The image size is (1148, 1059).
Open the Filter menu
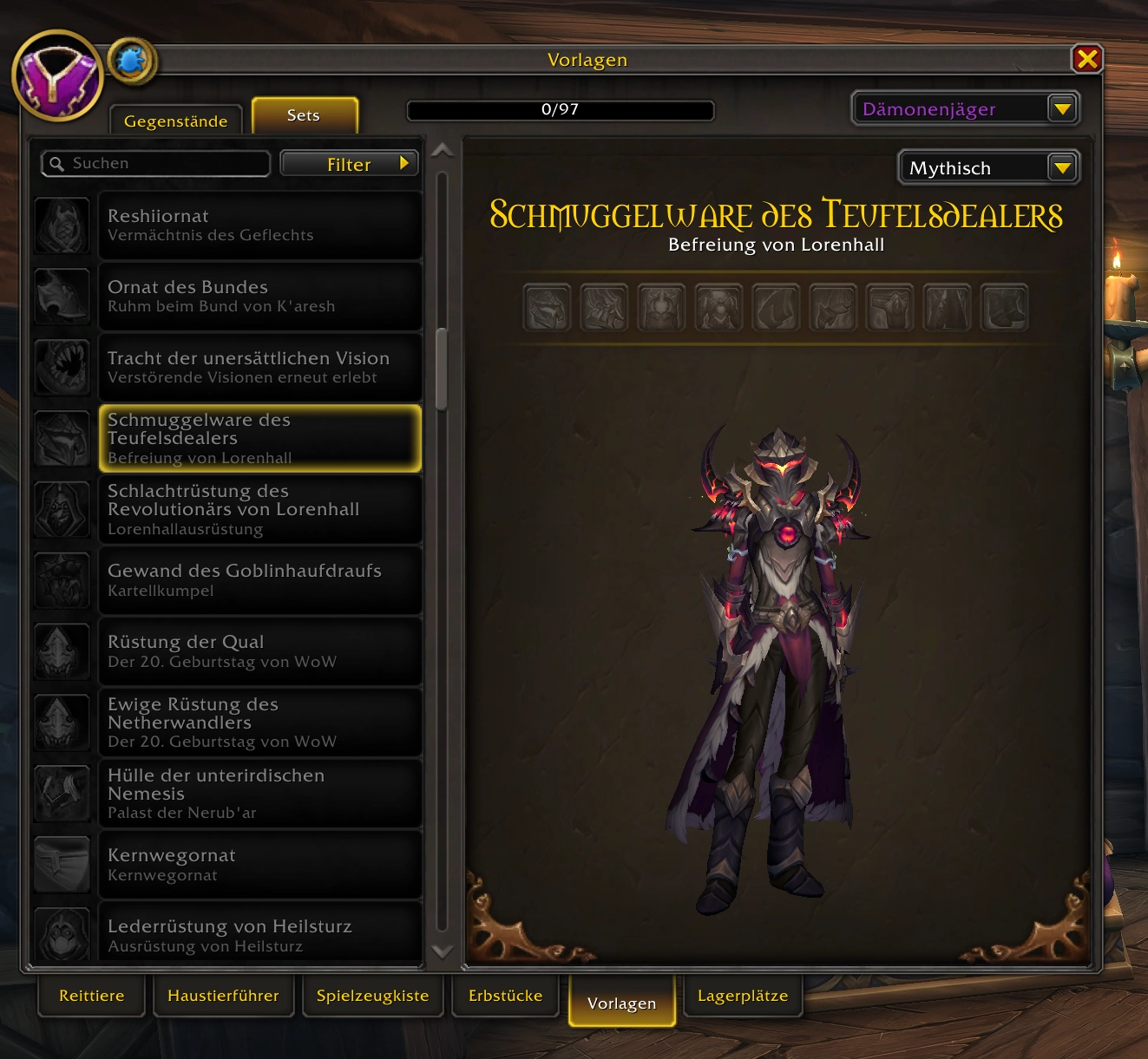coord(350,164)
